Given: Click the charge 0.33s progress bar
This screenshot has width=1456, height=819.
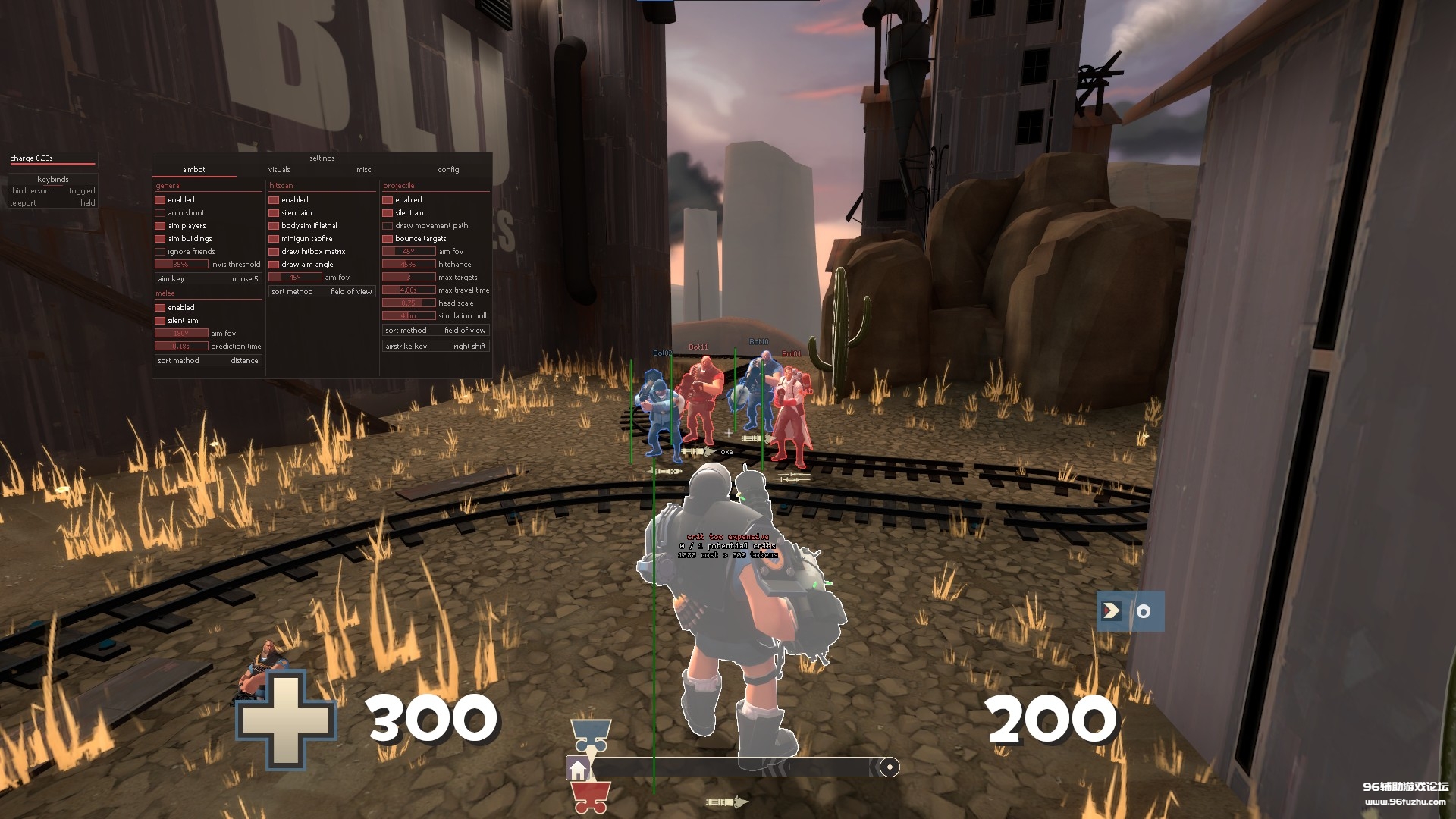Looking at the screenshot, I should point(52,162).
